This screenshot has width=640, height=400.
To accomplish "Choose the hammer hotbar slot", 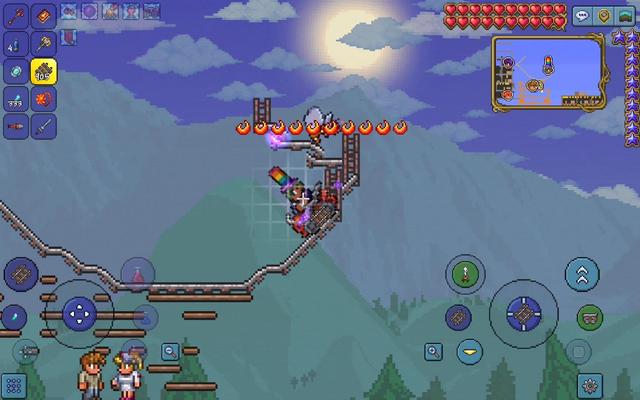I will [x=43, y=43].
